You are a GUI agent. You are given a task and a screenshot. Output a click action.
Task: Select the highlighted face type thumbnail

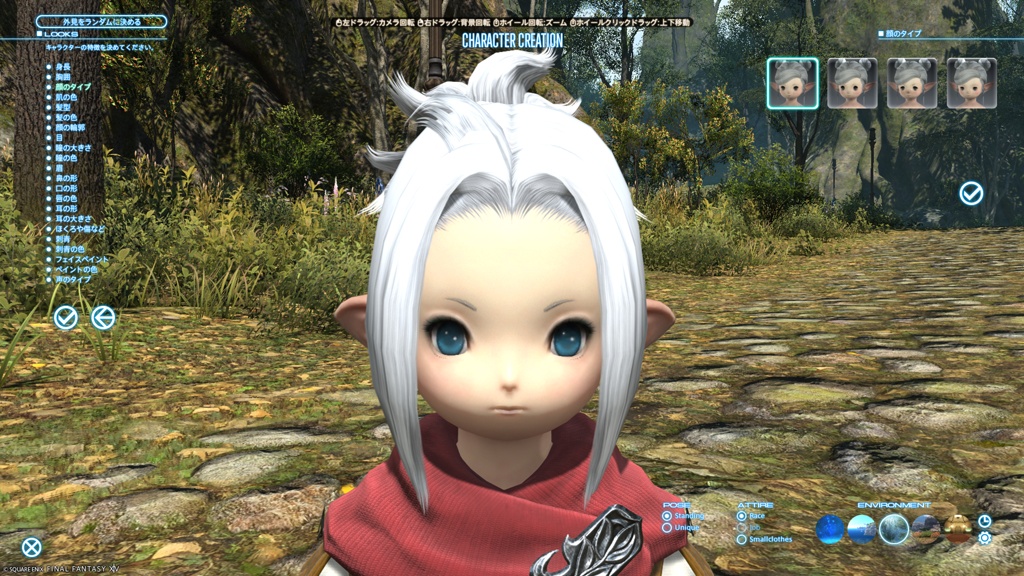tap(792, 83)
